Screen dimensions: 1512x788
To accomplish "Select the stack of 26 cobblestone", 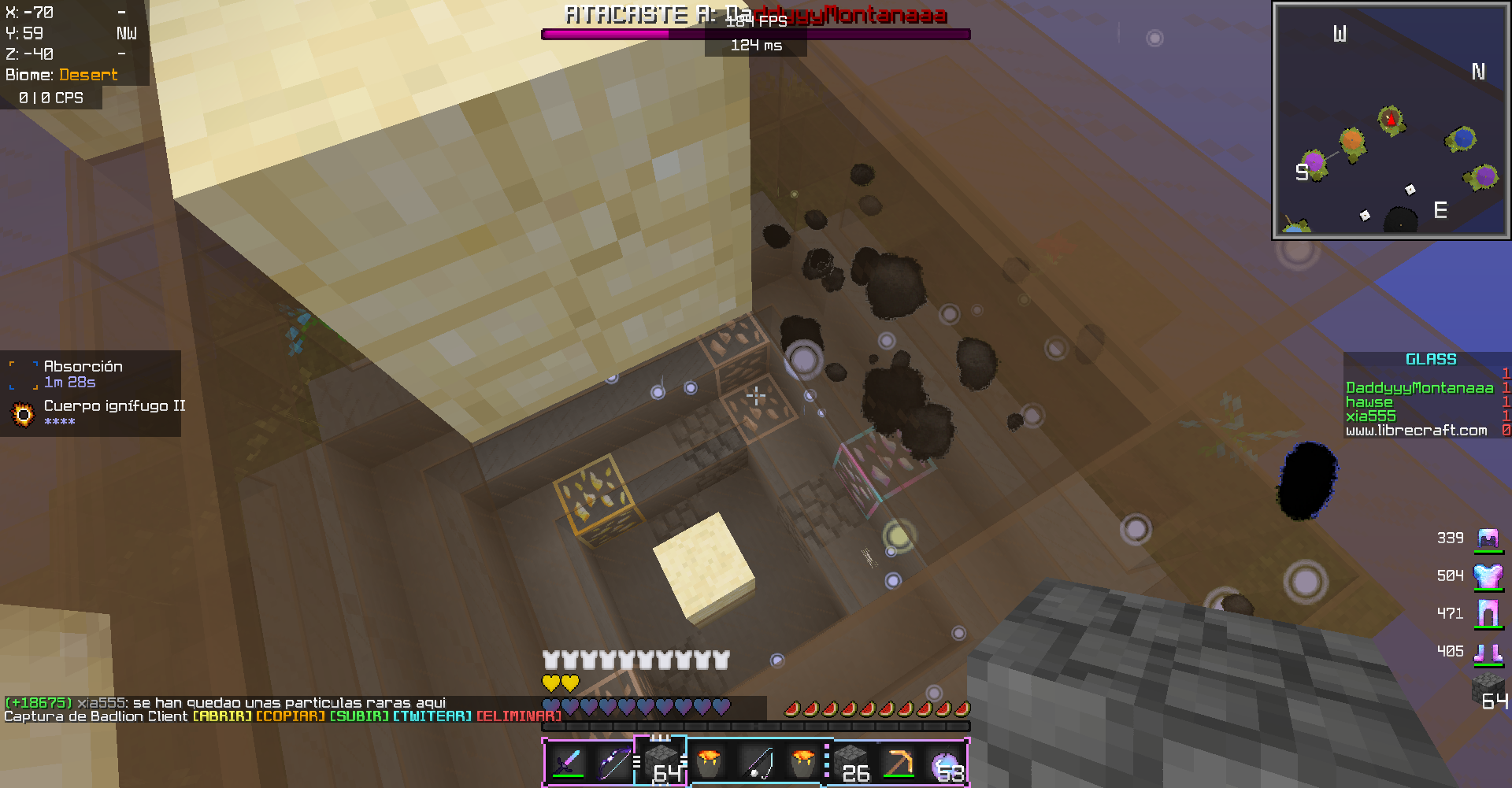I will tap(852, 763).
